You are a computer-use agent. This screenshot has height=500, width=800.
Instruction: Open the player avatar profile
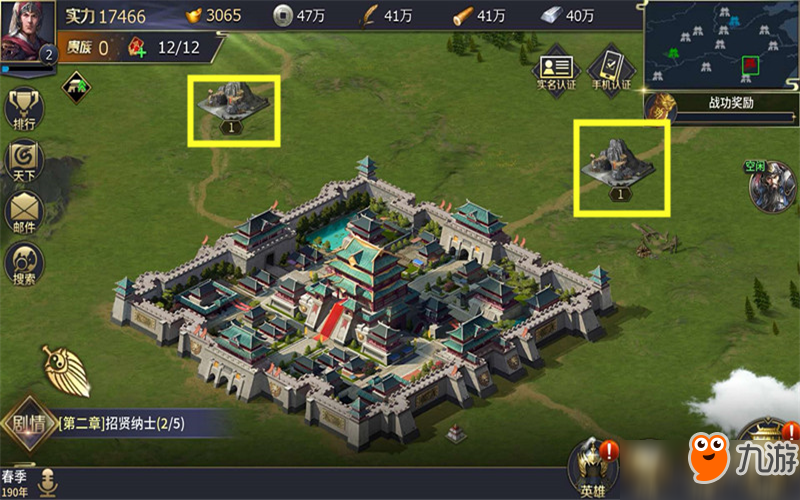click(x=27, y=31)
